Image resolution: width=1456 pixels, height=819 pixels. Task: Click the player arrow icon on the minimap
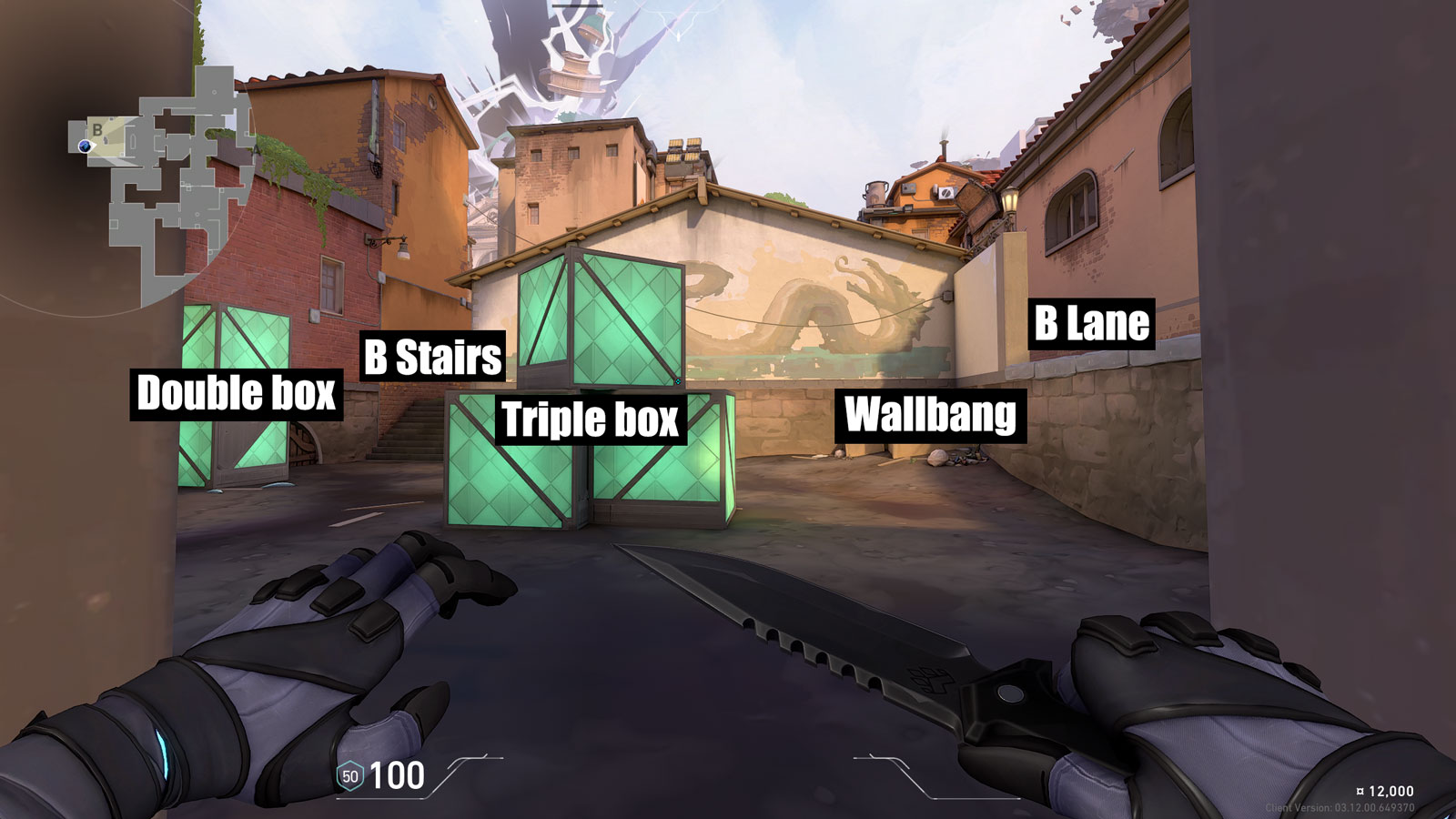point(85,147)
